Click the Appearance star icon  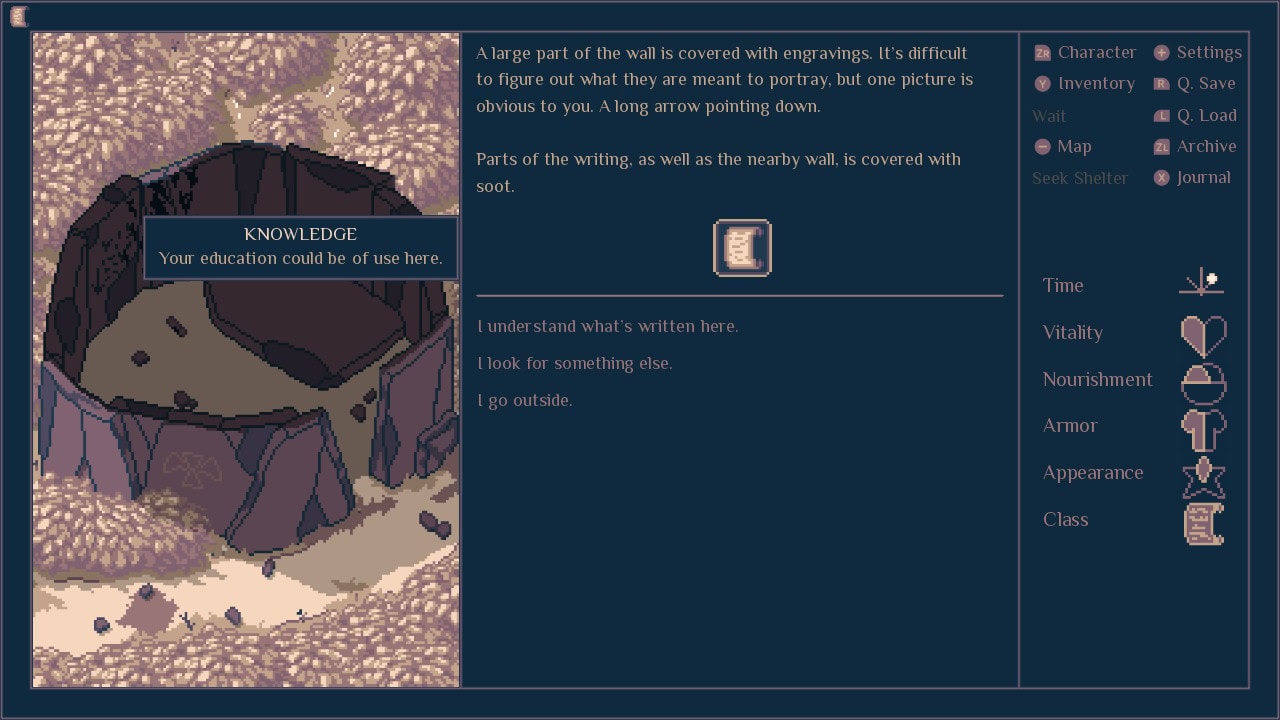[1203, 476]
